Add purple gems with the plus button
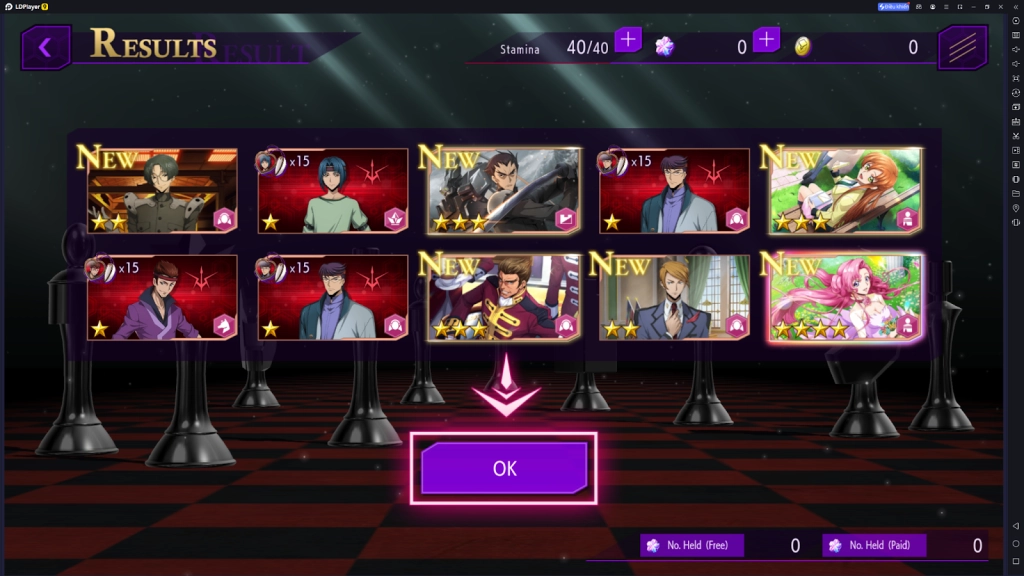 [x=766, y=40]
